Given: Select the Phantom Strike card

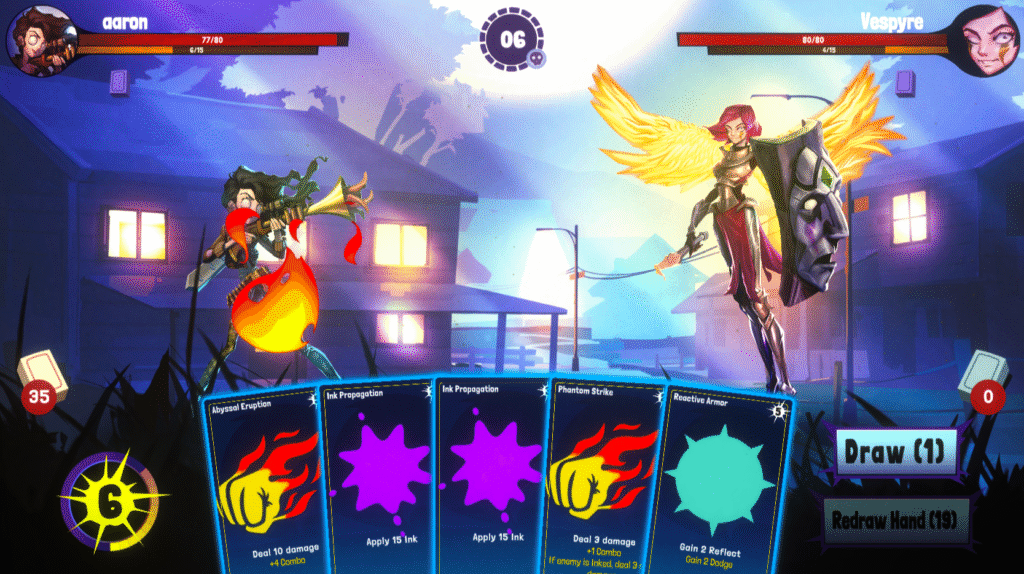Looking at the screenshot, I should pos(602,480).
